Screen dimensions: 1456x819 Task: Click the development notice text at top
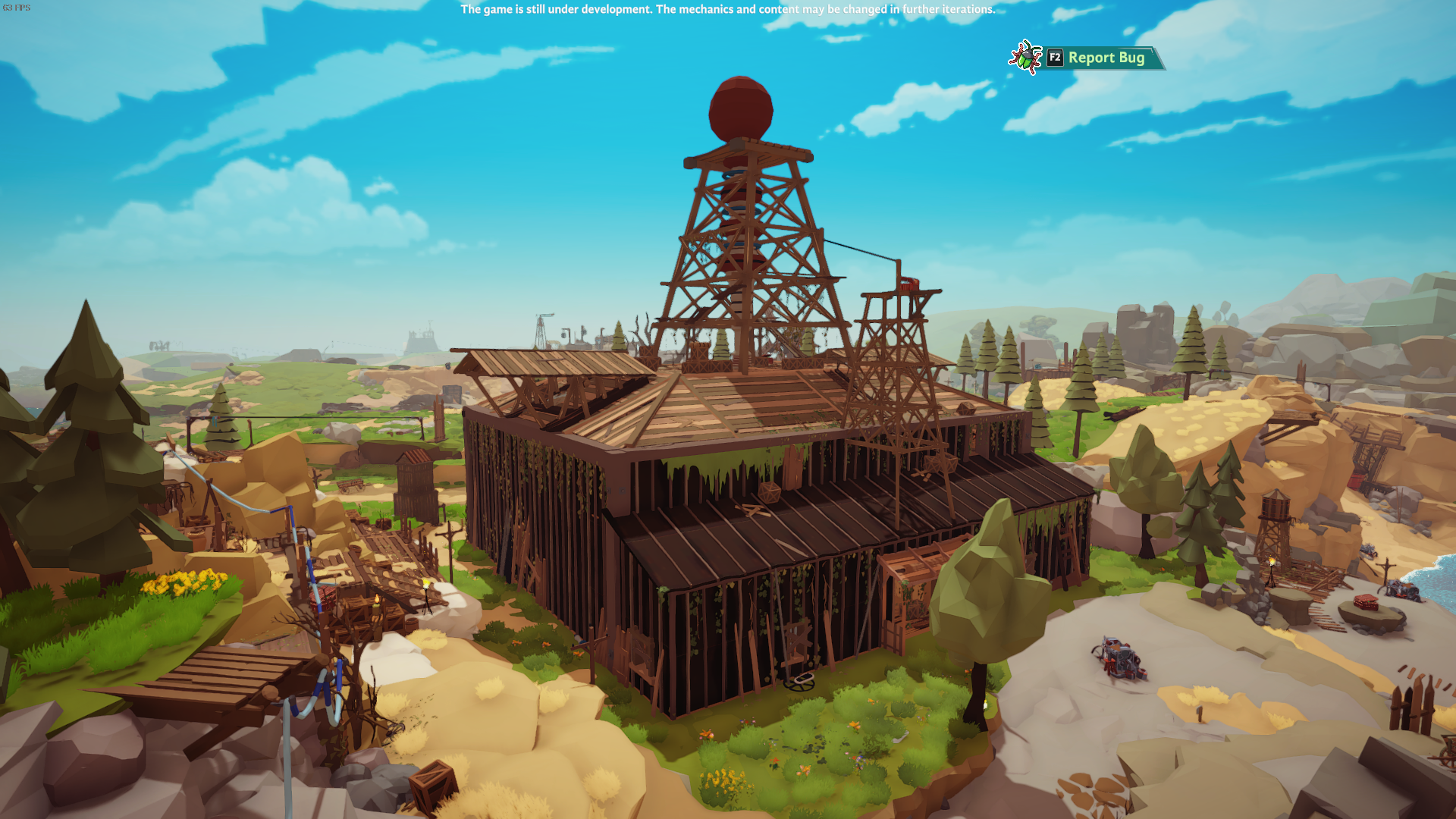726,11
